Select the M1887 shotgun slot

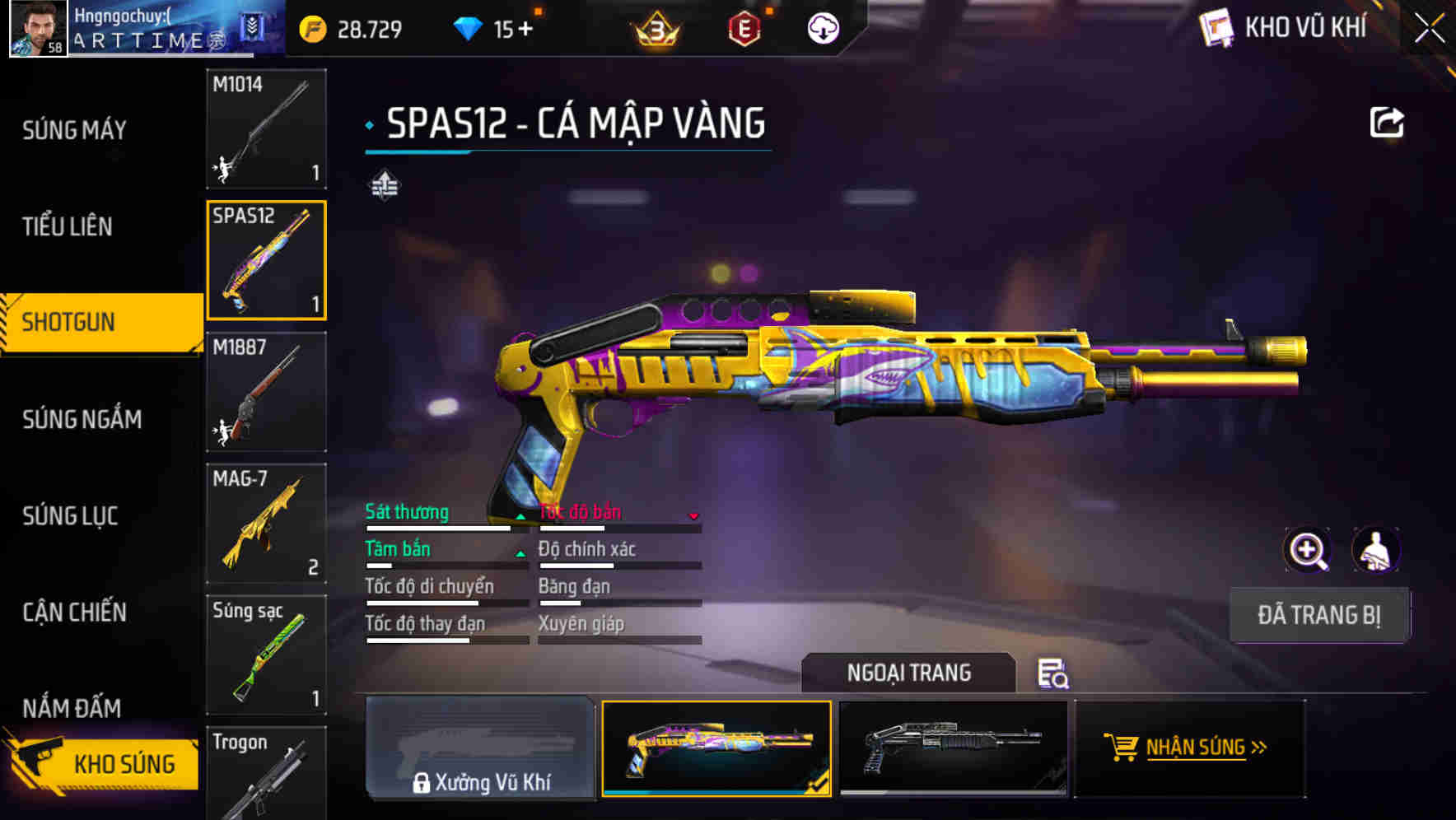pyautogui.click(x=266, y=392)
